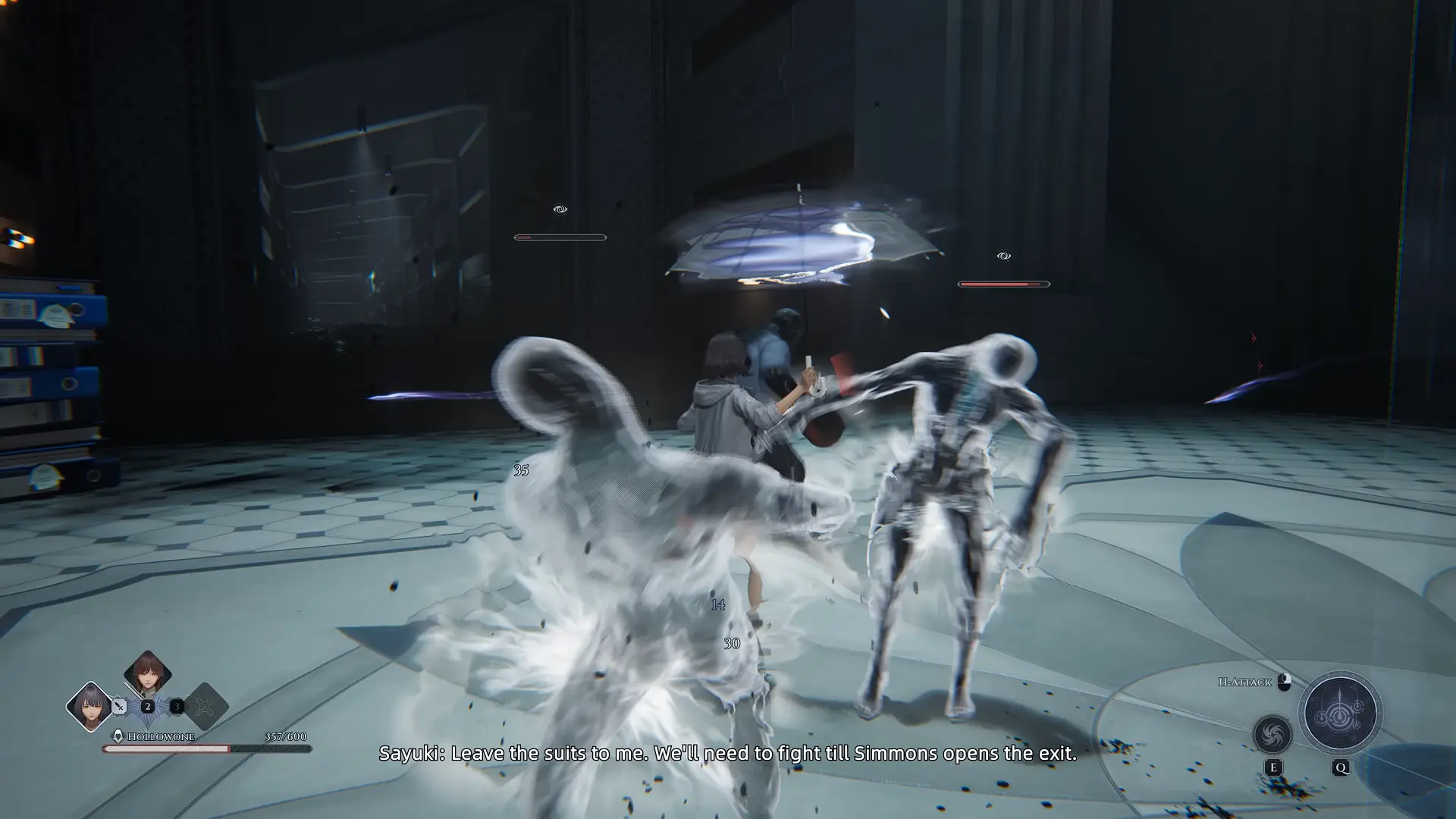The width and height of the screenshot is (1456, 819).
Task: Enable the H-Attack action
Action: (1244, 682)
